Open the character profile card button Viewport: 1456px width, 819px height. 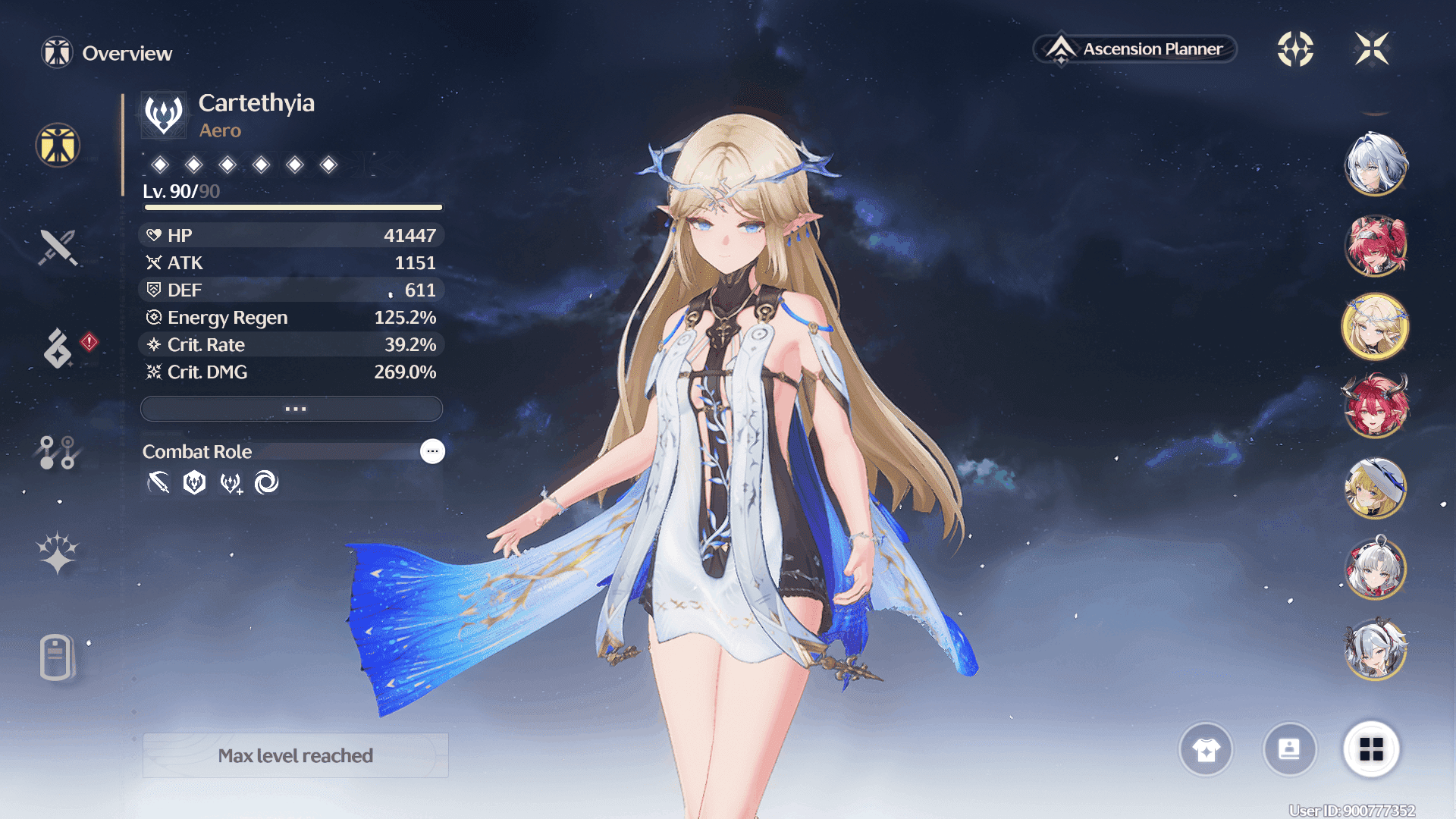[1289, 749]
